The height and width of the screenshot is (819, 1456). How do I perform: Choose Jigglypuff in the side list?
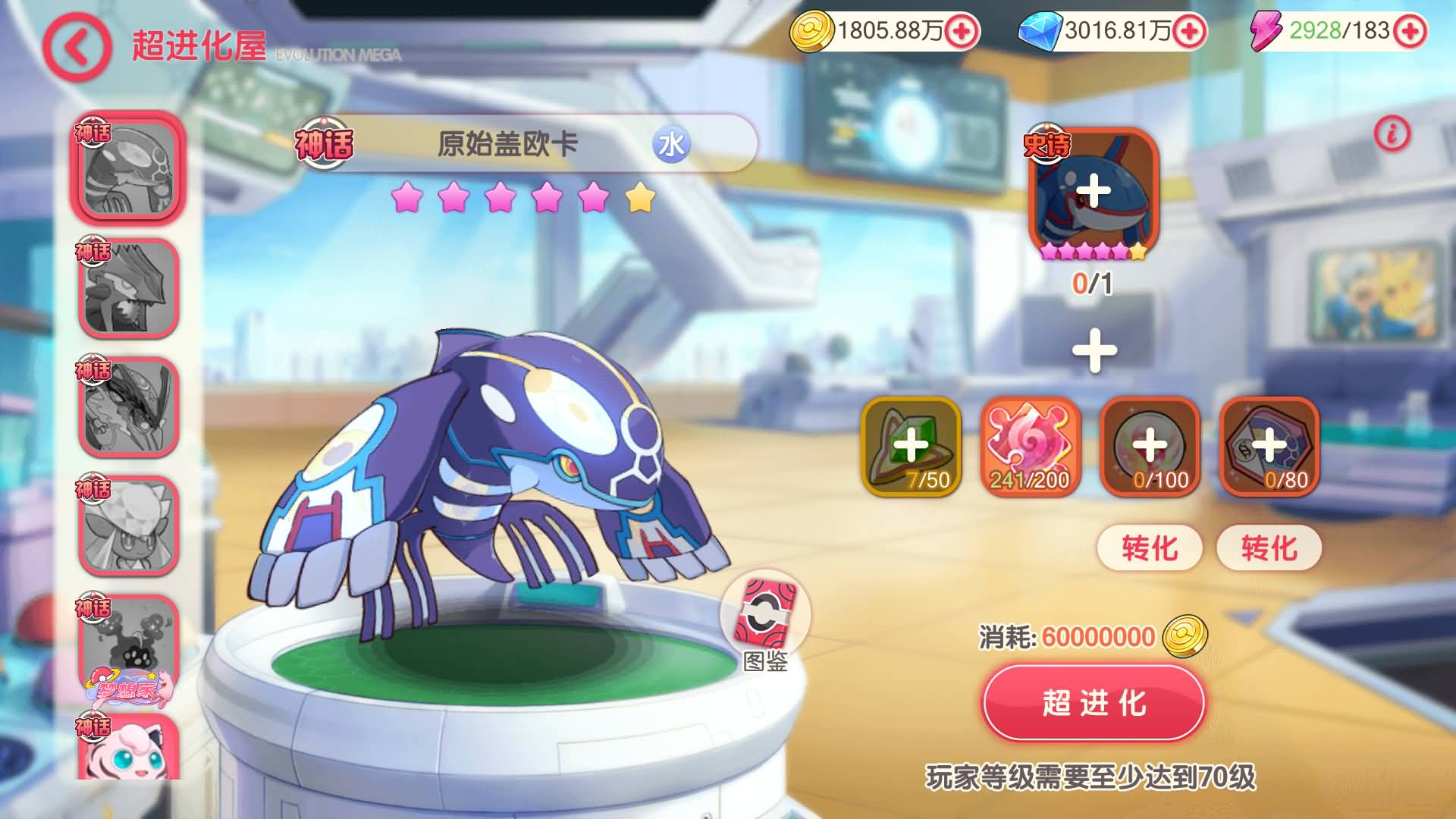(x=128, y=751)
